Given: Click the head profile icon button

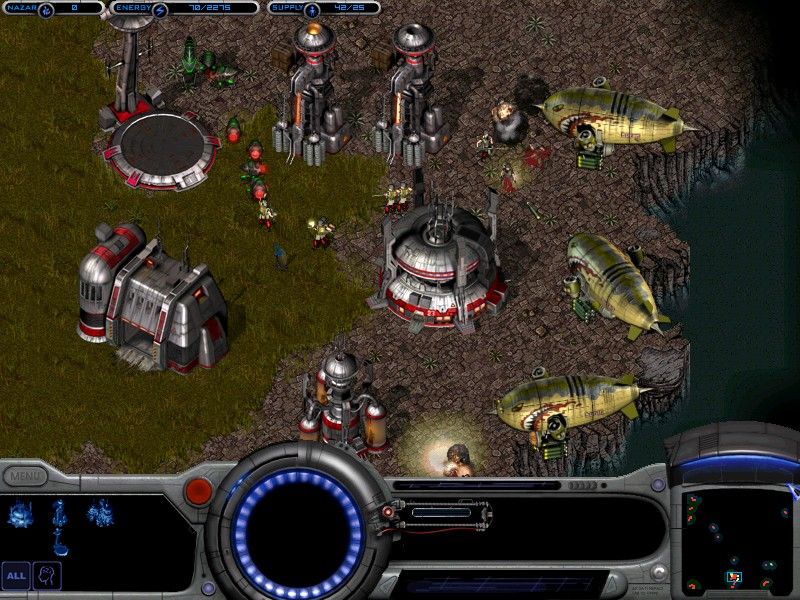Looking at the screenshot, I should [47, 575].
